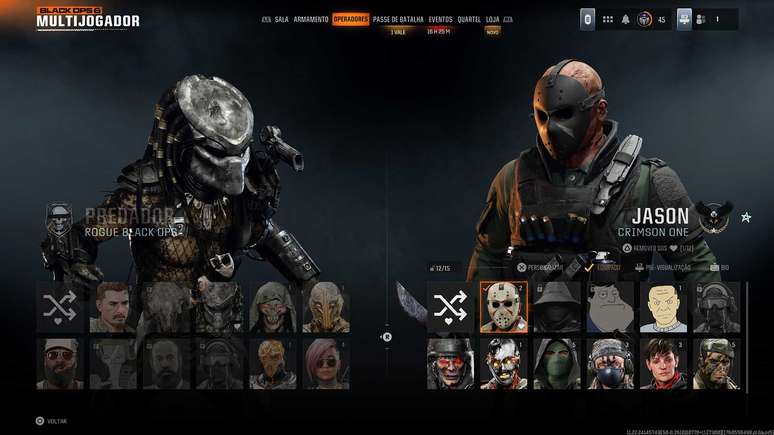Open the grid menu icon
The width and height of the screenshot is (774, 435).
click(x=607, y=19)
